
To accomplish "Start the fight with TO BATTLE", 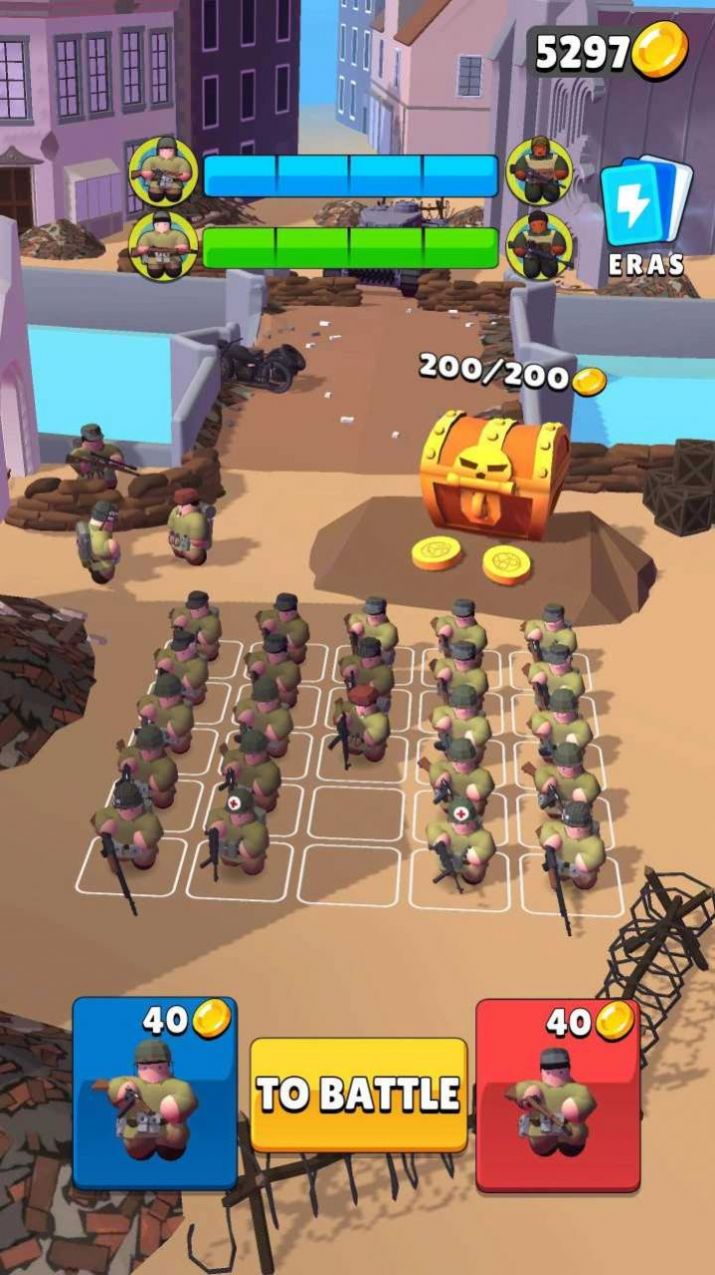I will [x=358, y=1094].
